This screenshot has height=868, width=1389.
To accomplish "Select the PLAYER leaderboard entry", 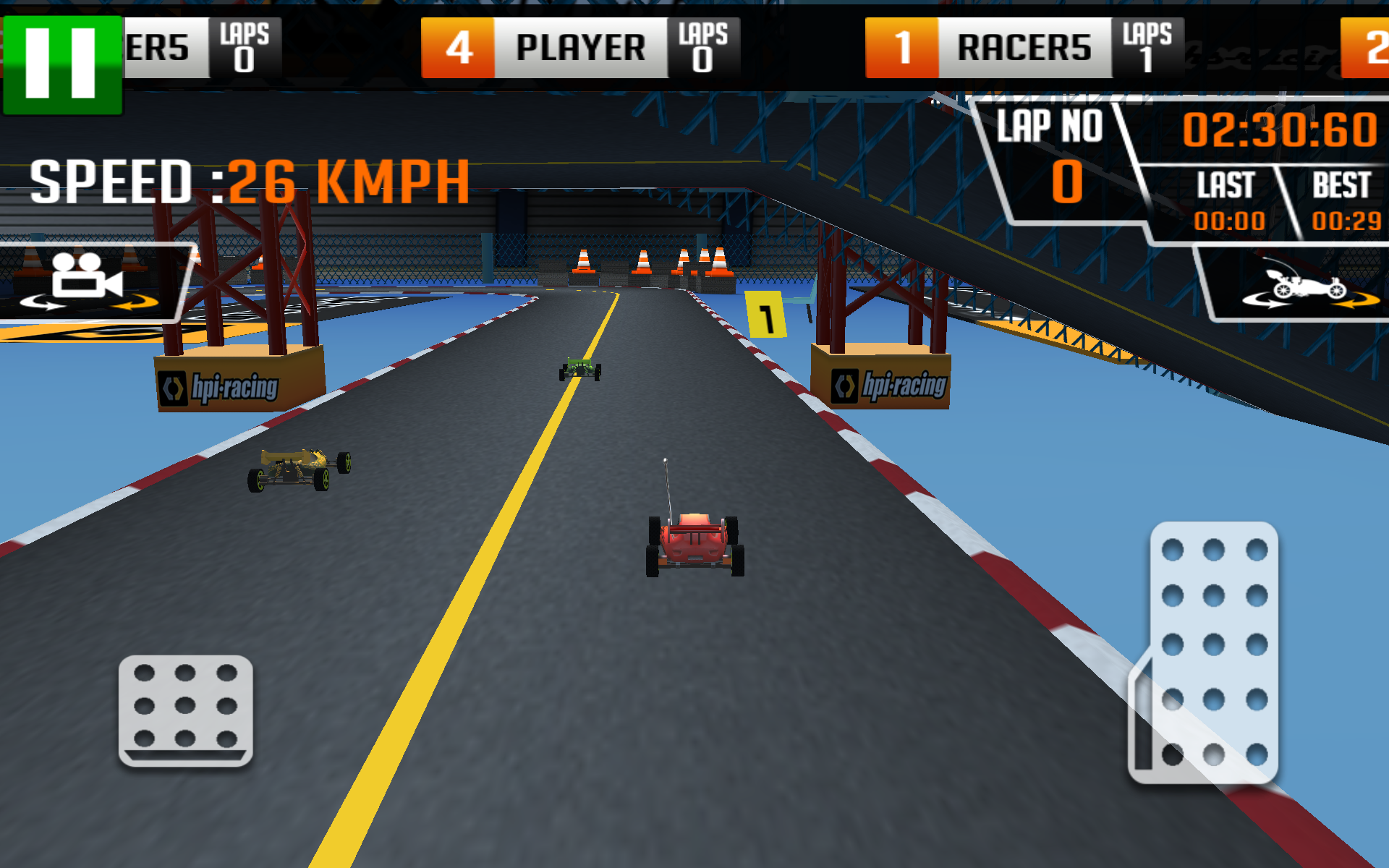I will coord(579,46).
